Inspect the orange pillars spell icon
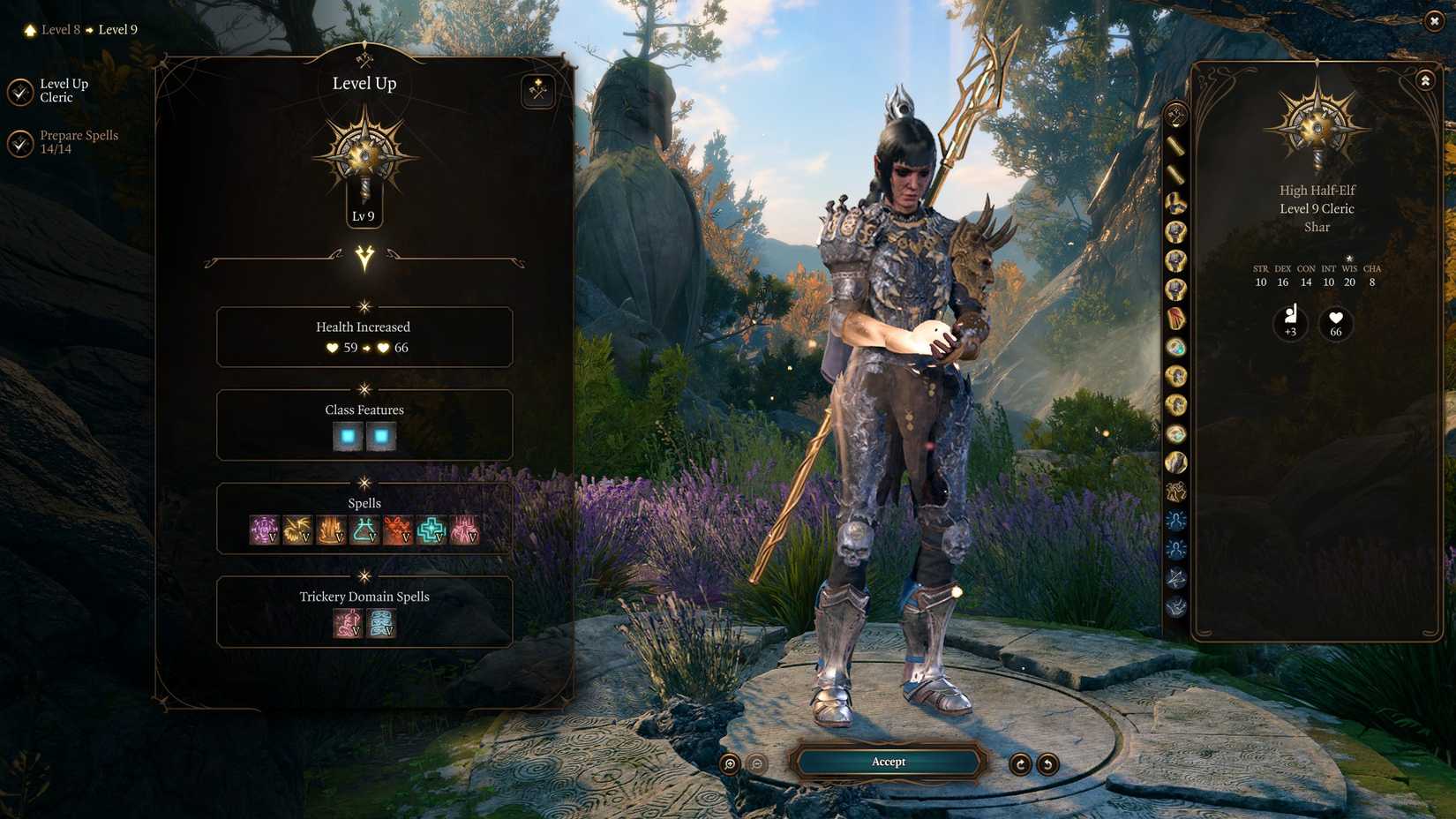This screenshot has width=1456, height=819. [x=331, y=530]
